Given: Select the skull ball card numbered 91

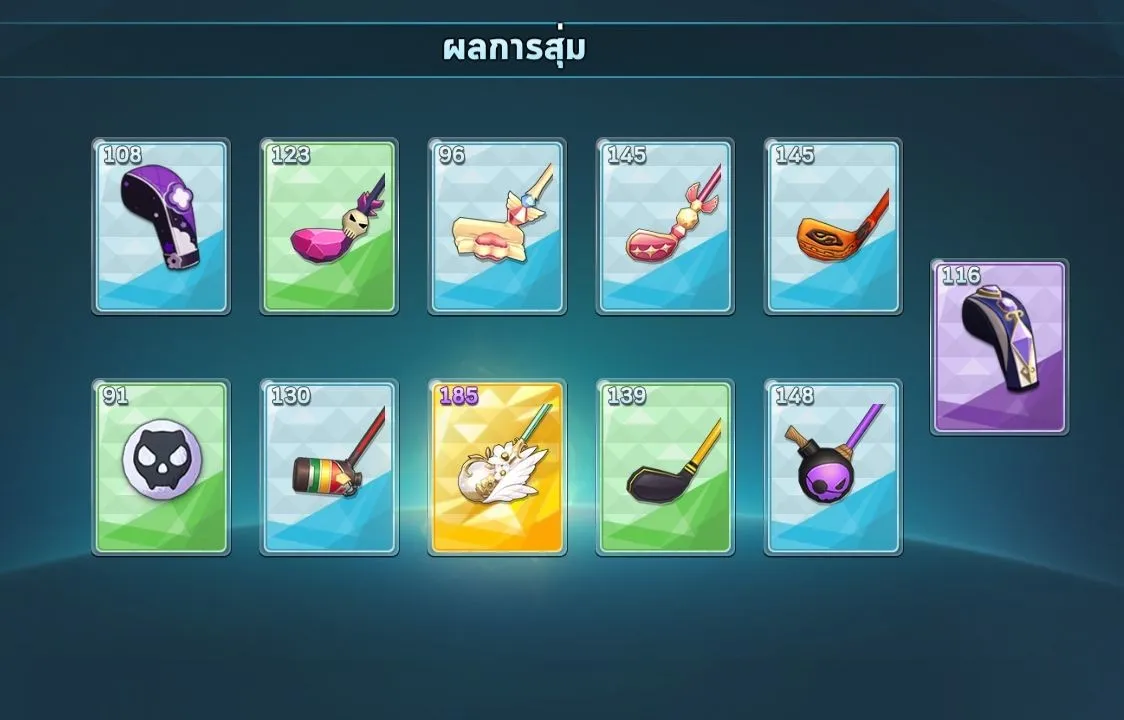Looking at the screenshot, I should 161,467.
